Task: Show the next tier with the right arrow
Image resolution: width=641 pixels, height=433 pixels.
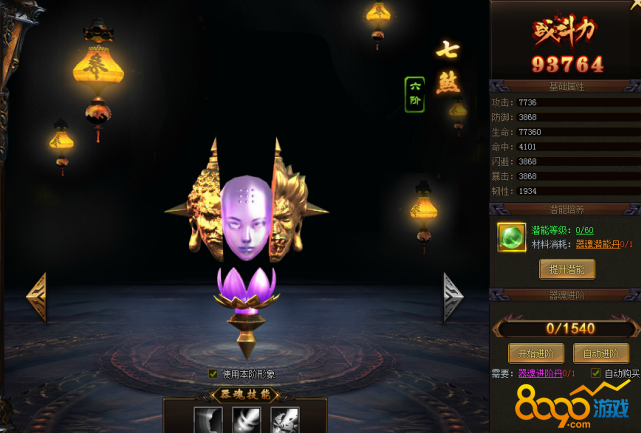Action: 453,297
